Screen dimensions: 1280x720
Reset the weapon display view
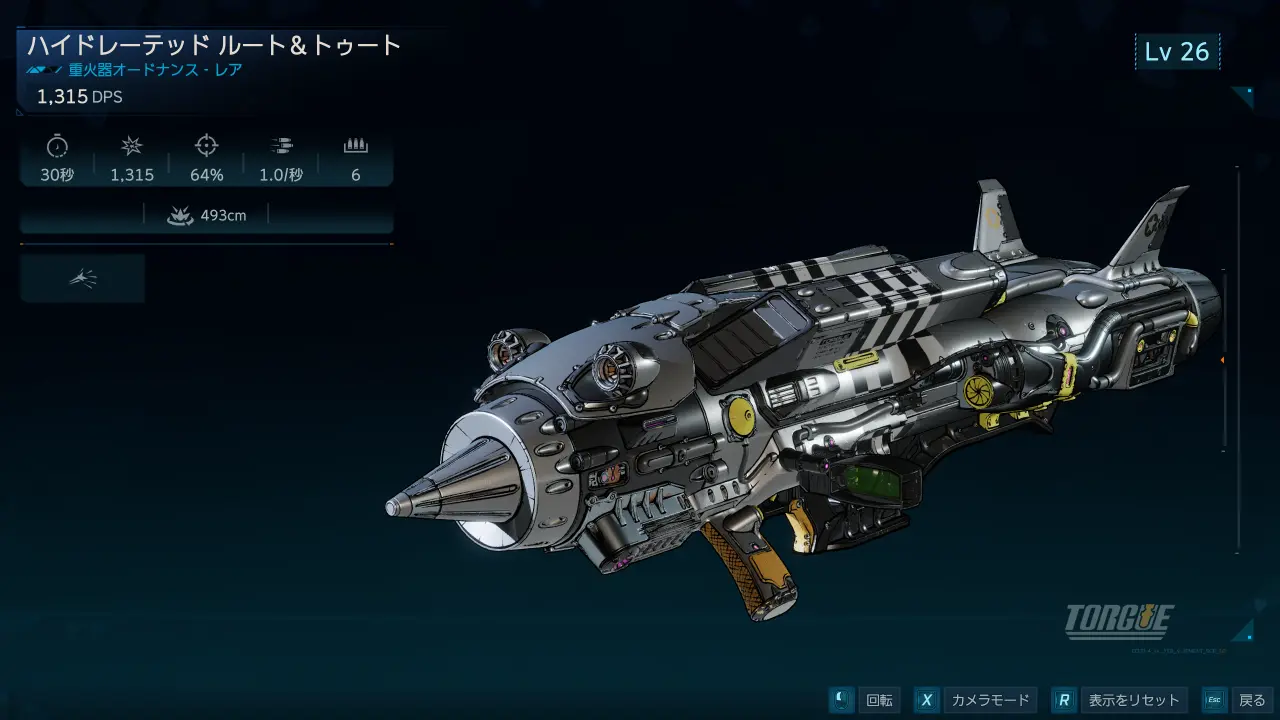[x=1121, y=700]
